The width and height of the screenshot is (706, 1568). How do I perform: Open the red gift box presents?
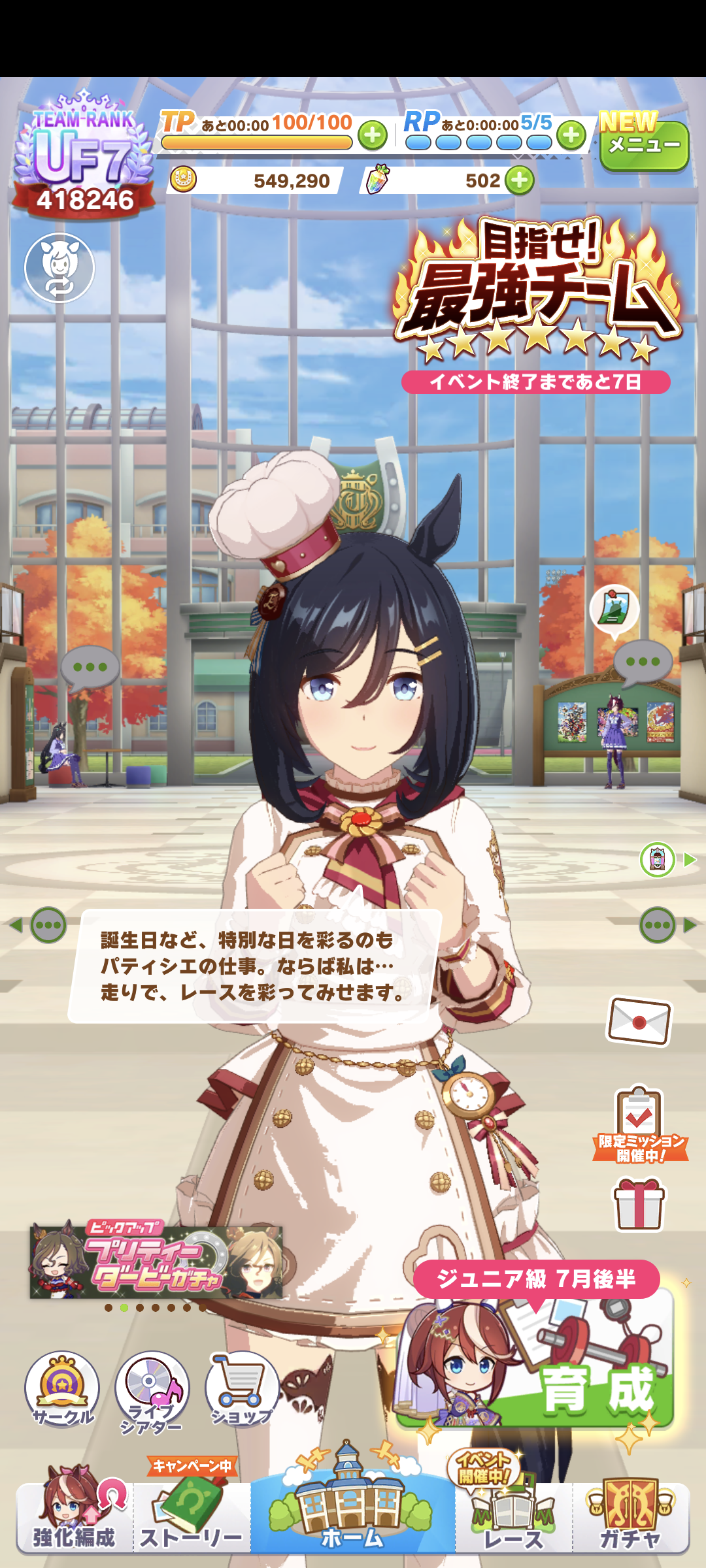pyautogui.click(x=639, y=1203)
